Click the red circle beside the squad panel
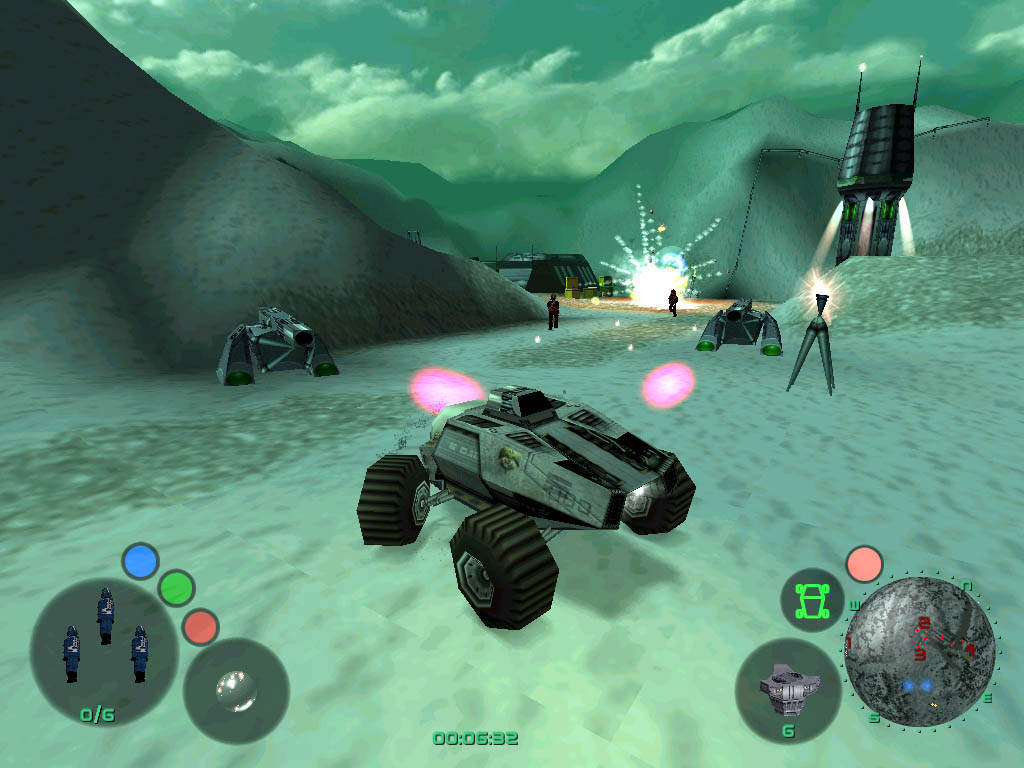 coord(201,626)
